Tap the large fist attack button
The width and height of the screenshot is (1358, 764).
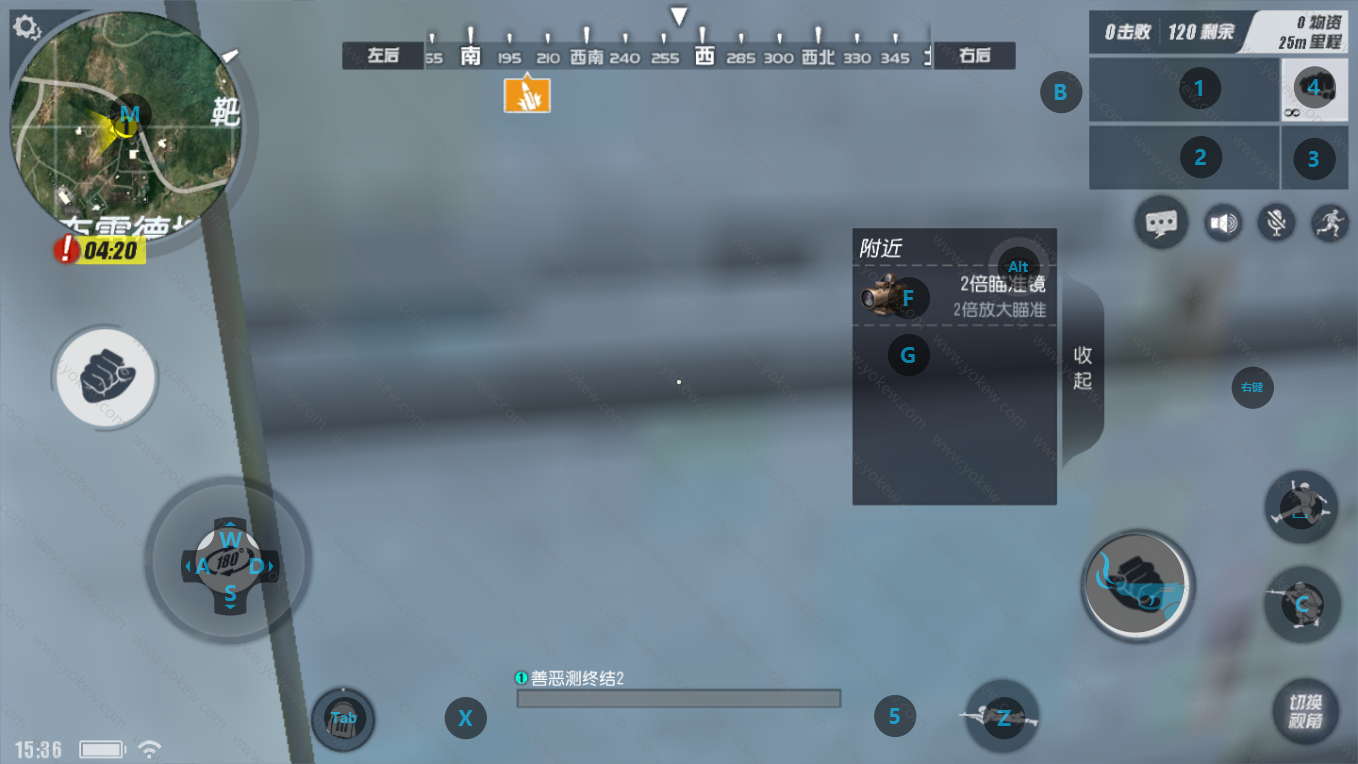coord(1137,584)
